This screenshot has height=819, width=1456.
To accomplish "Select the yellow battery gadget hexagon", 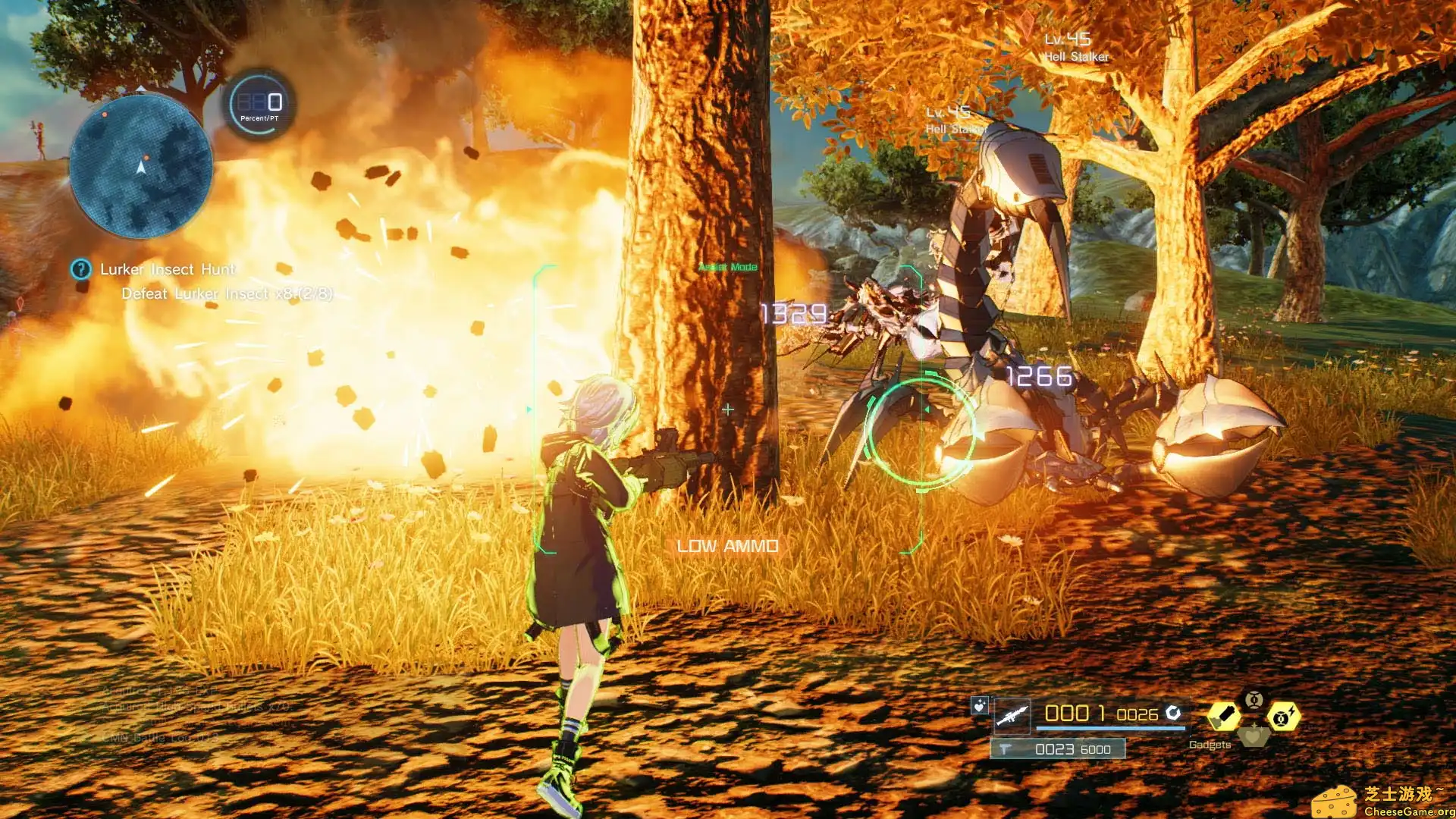I will pyautogui.click(x=1225, y=715).
